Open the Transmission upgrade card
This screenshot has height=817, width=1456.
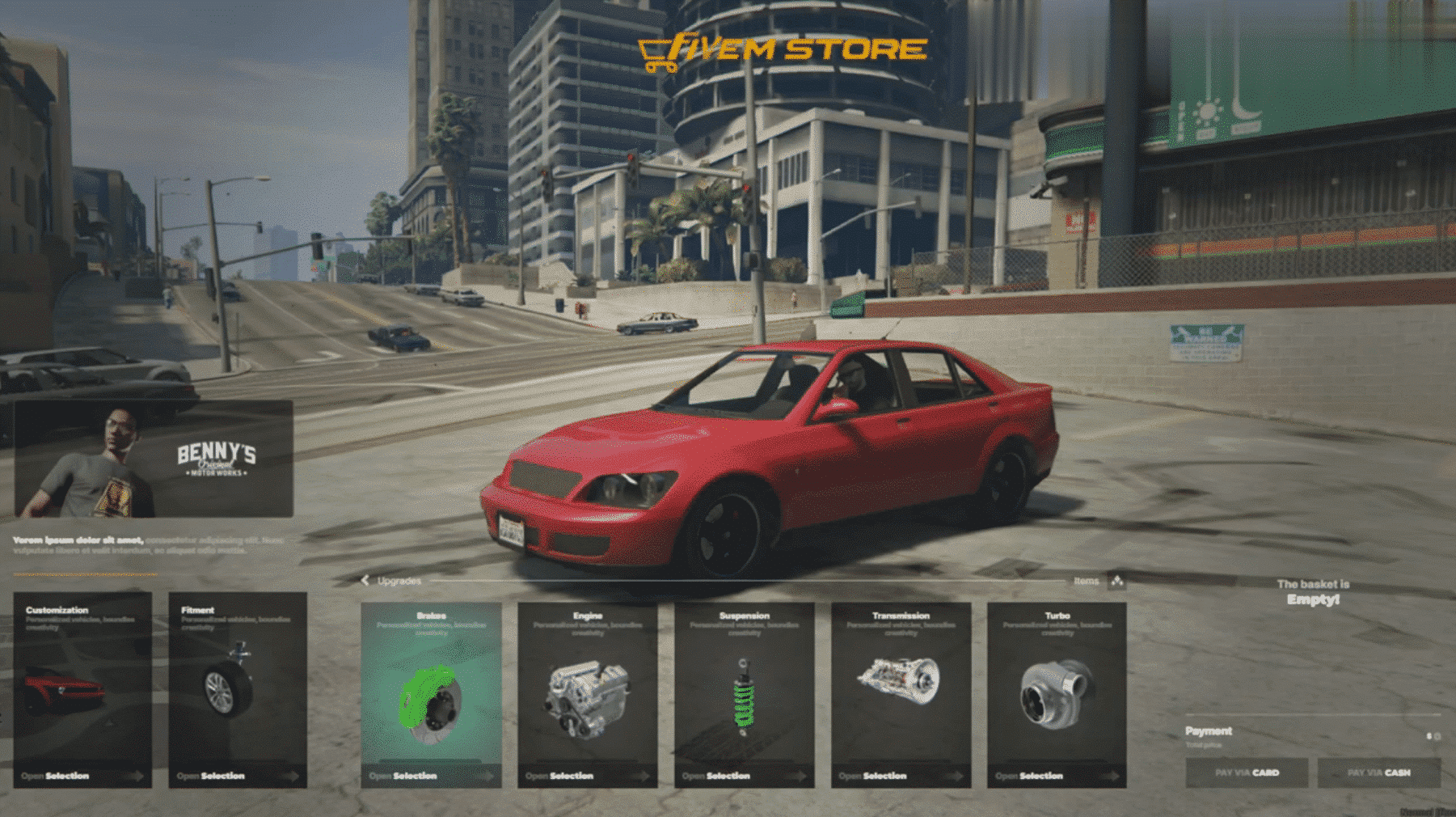pos(901,694)
